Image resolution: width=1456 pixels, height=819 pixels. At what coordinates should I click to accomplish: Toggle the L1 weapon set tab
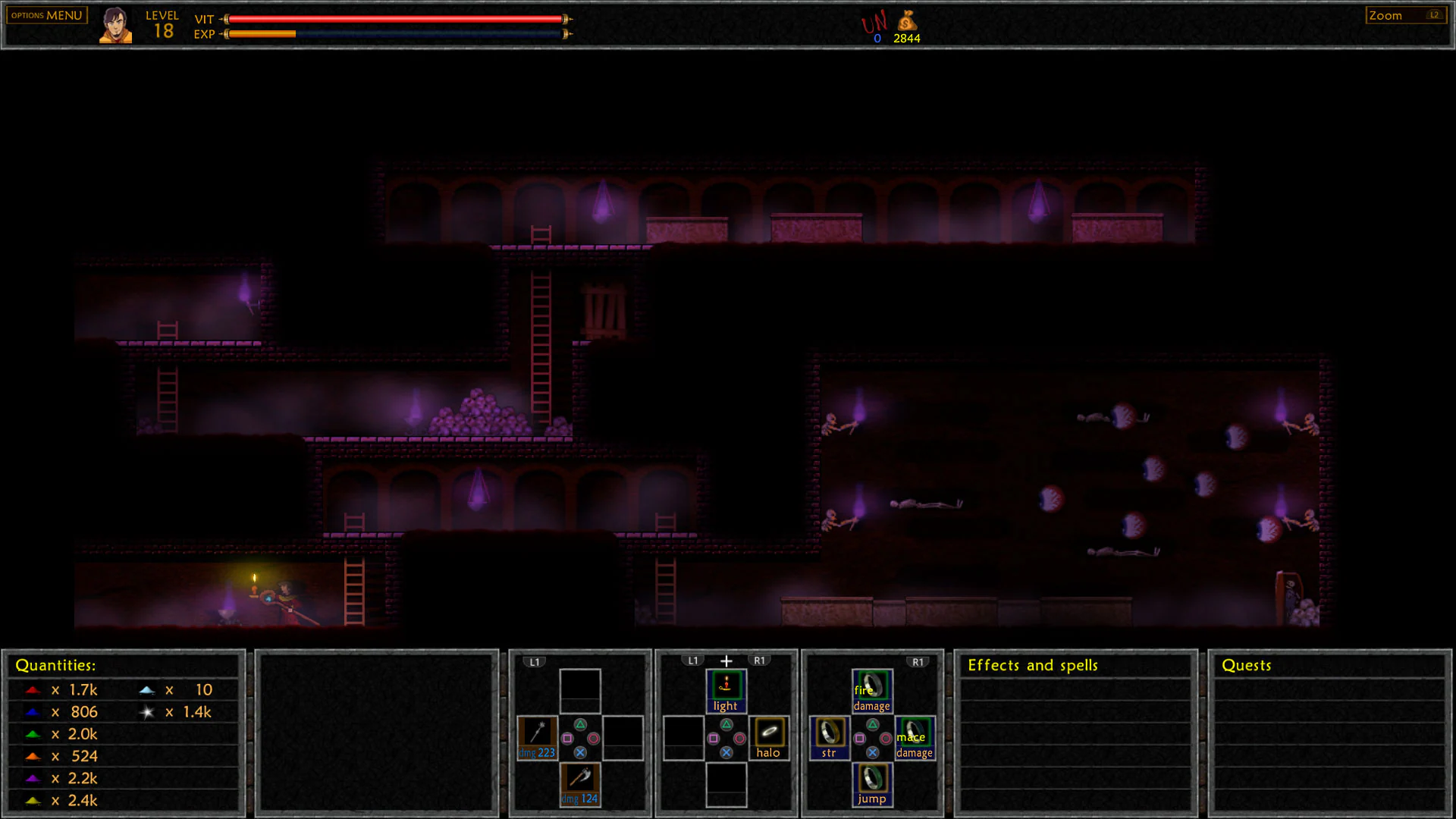point(535,661)
